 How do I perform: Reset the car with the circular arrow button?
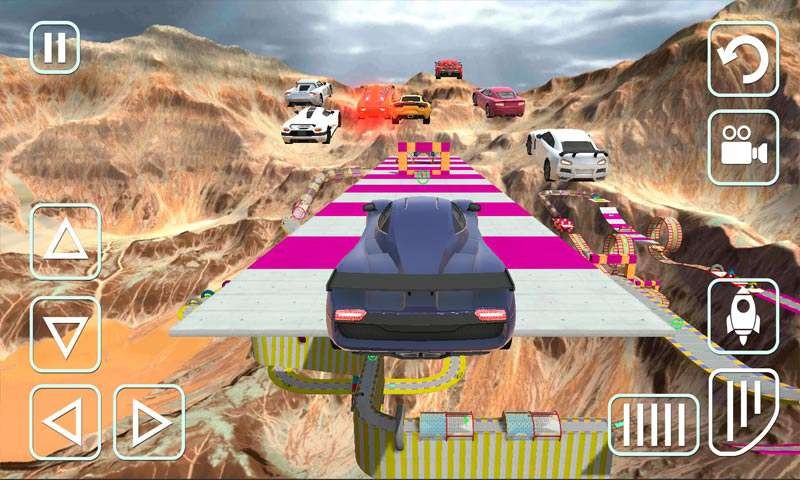coord(743,59)
